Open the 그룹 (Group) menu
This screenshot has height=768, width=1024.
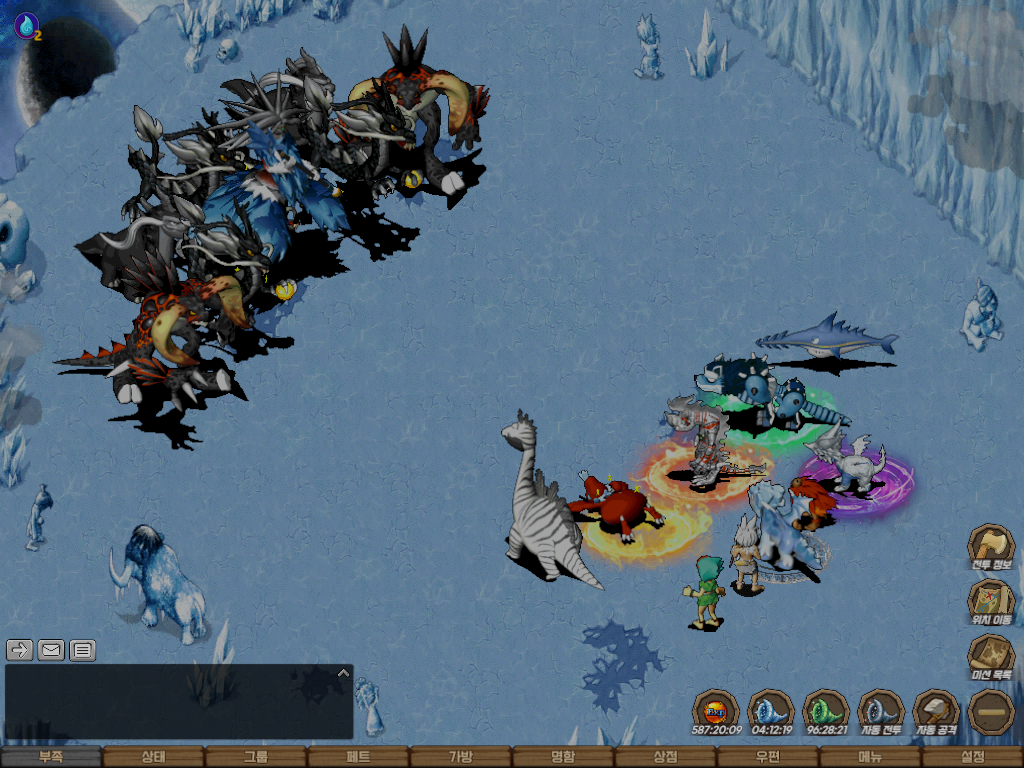[256, 758]
